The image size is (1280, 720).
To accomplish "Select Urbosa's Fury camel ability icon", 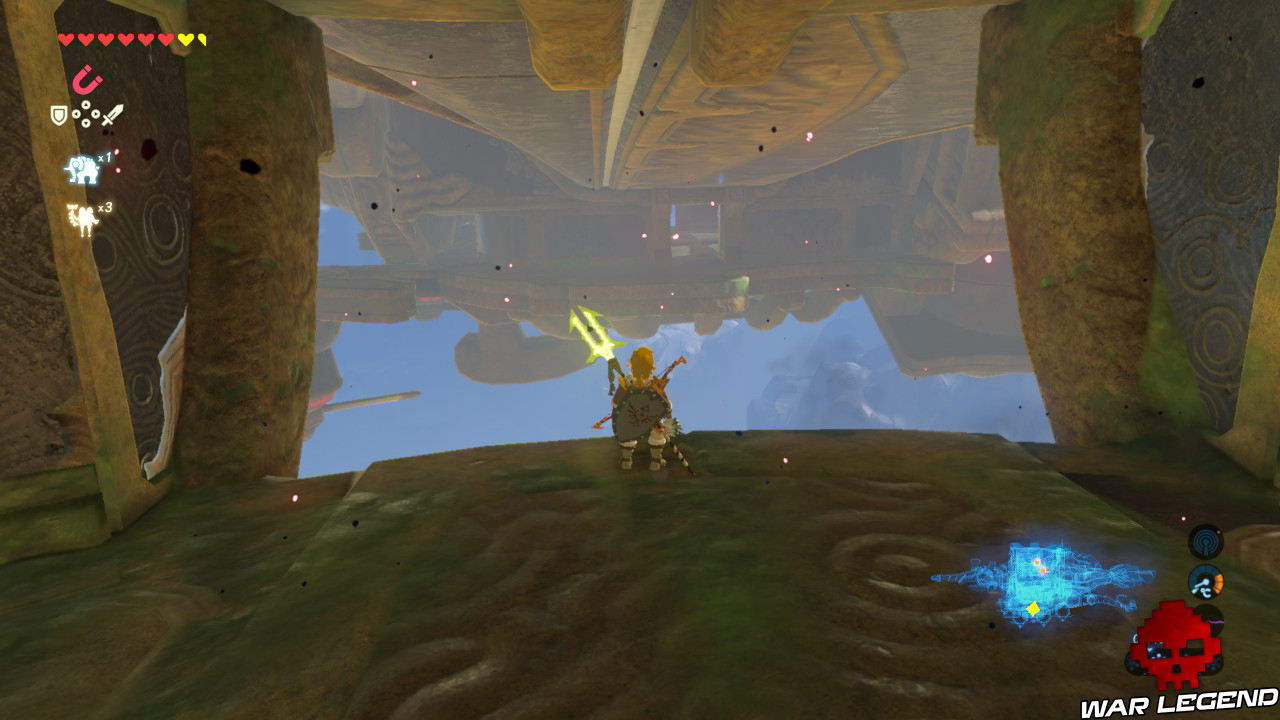I will click(82, 218).
